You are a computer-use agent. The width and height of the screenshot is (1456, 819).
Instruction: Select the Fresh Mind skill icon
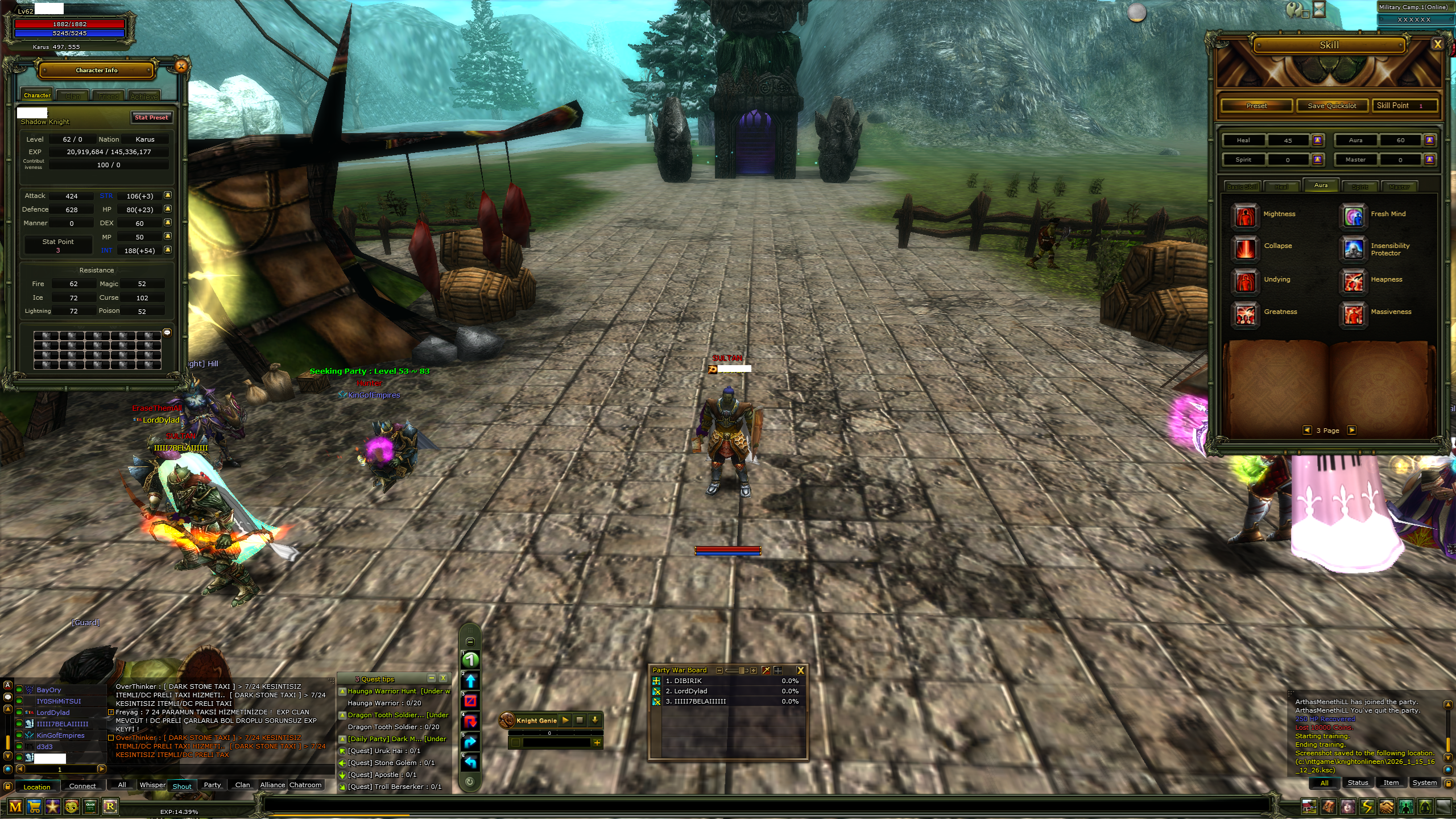(1353, 216)
